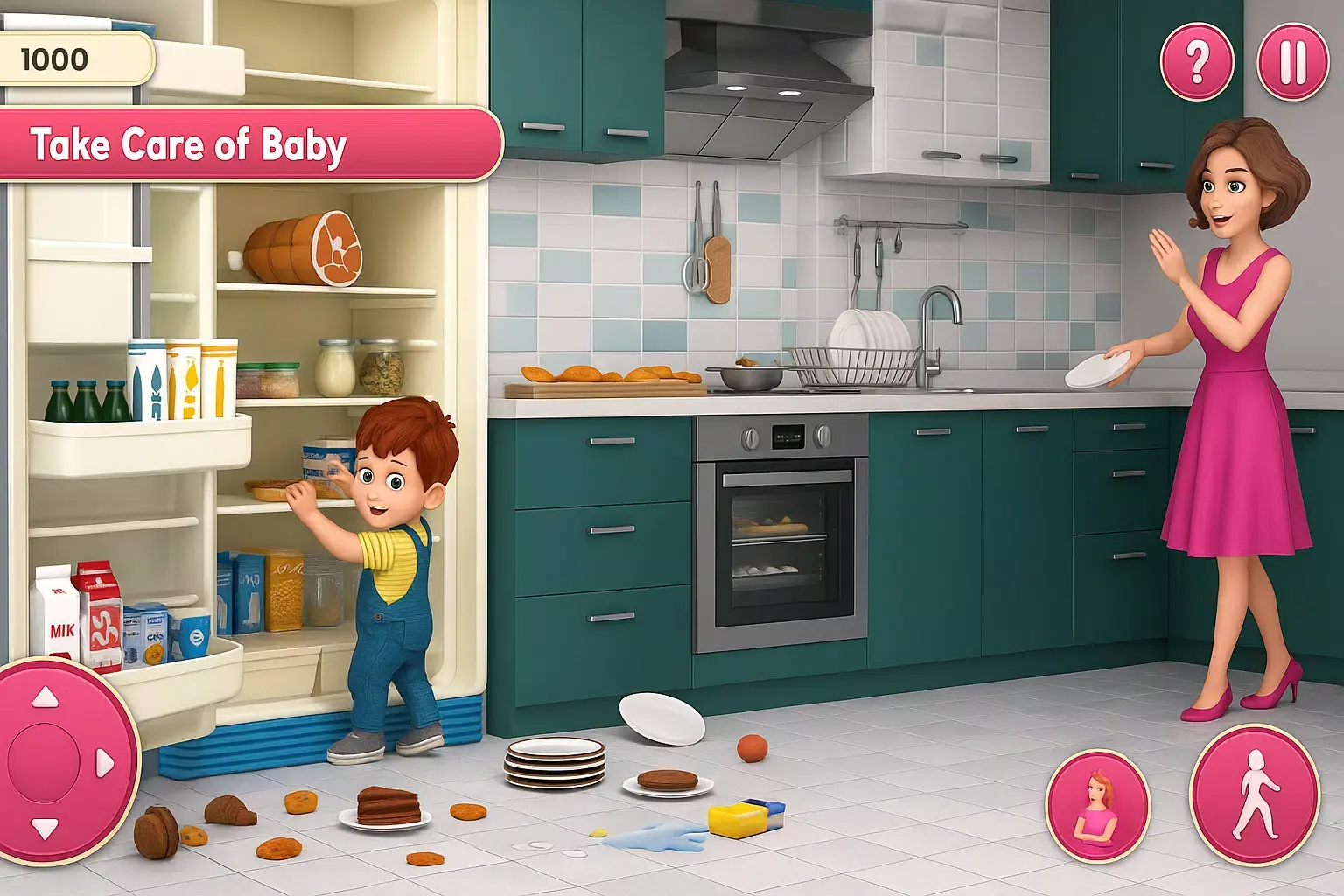Click the coin balance display
This screenshot has height=896, width=1344.
pyautogui.click(x=74, y=60)
